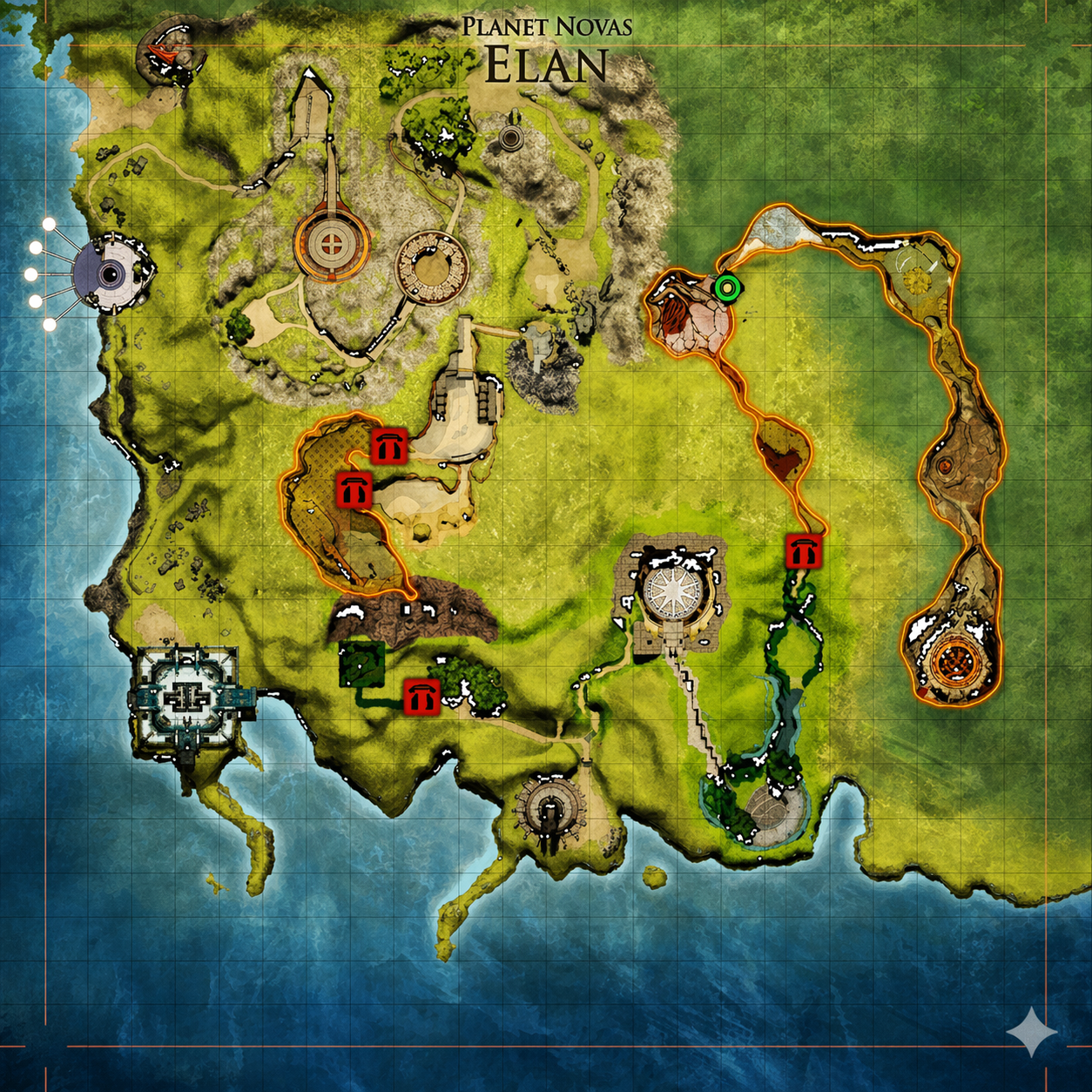Choose the teleporter marker above the winding river
The height and width of the screenshot is (1092, 1092).
pos(803,552)
